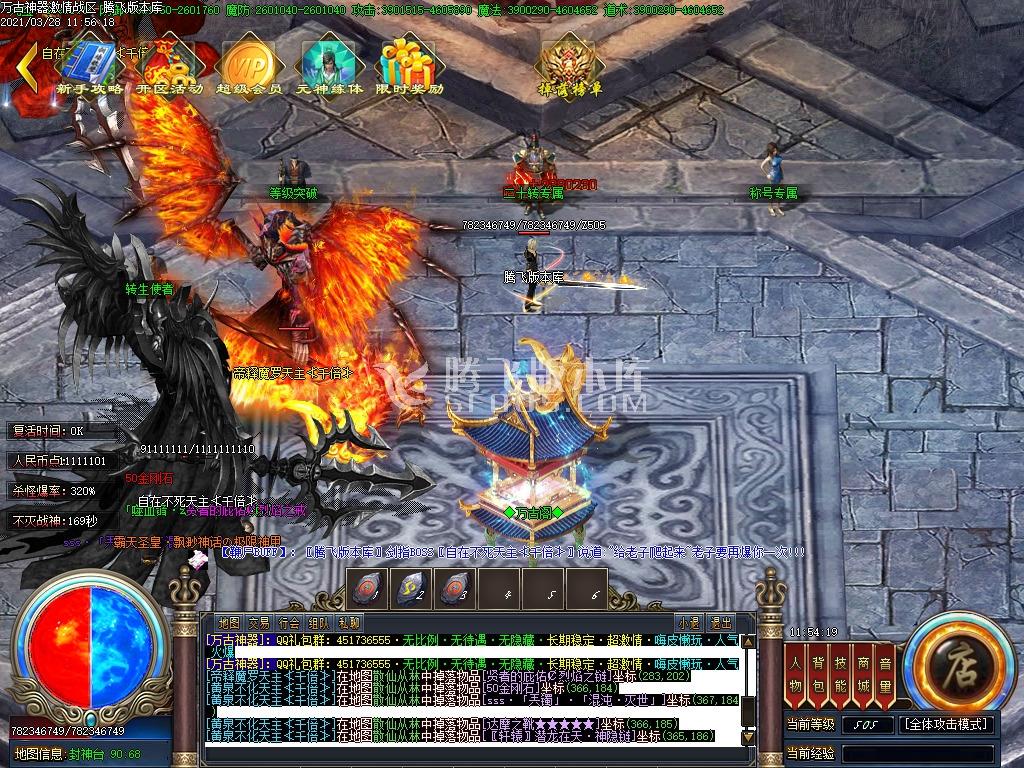This screenshot has height=768, width=1024.
Task: Select the red rune stone in hotbar slot 3
Action: click(456, 588)
